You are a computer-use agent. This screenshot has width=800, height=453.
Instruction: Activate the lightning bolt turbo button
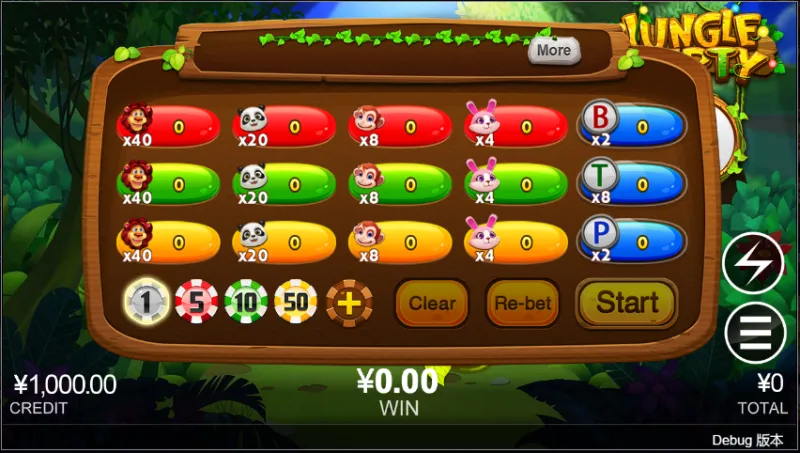click(x=754, y=263)
